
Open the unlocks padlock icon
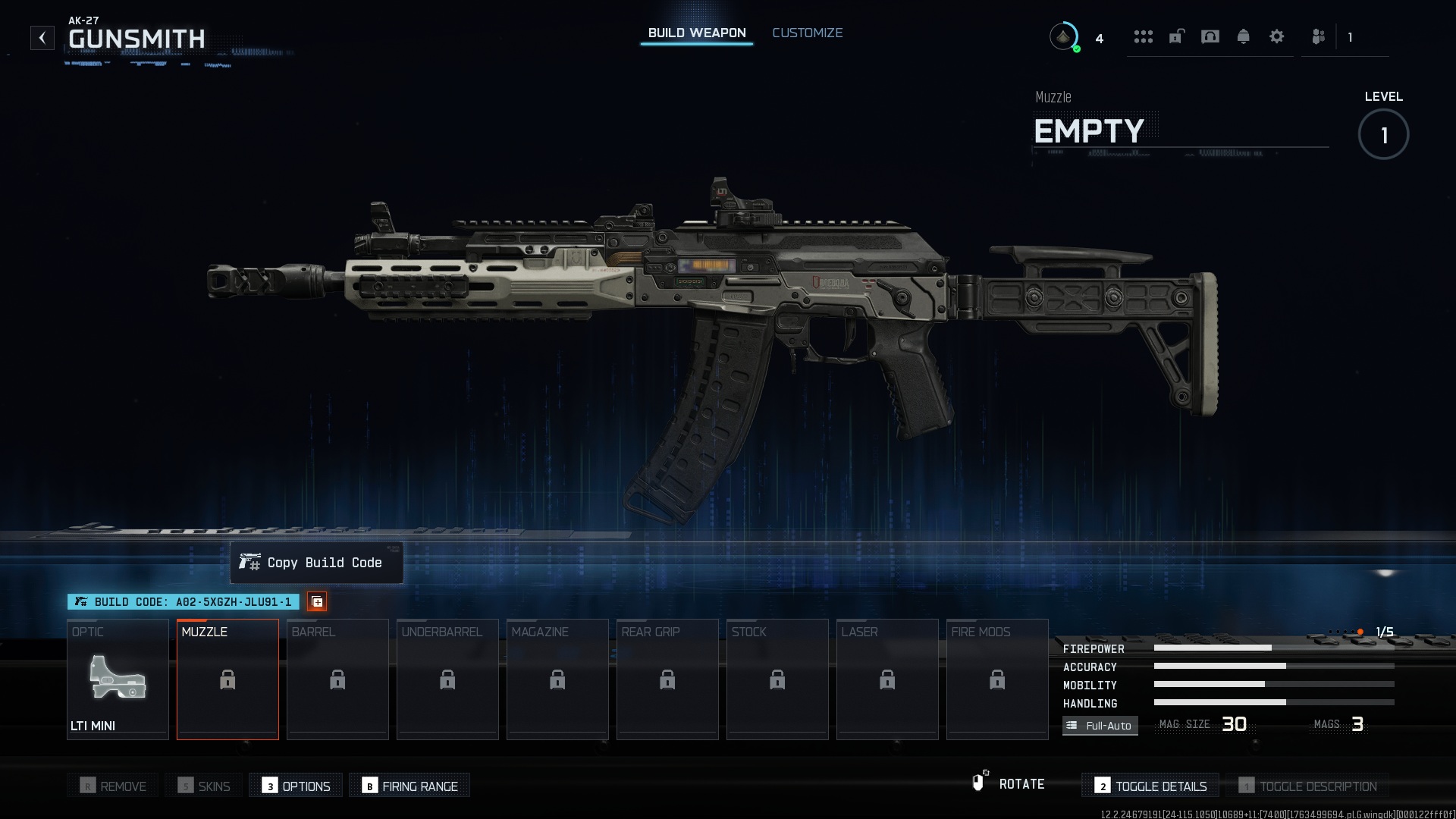(x=1177, y=36)
